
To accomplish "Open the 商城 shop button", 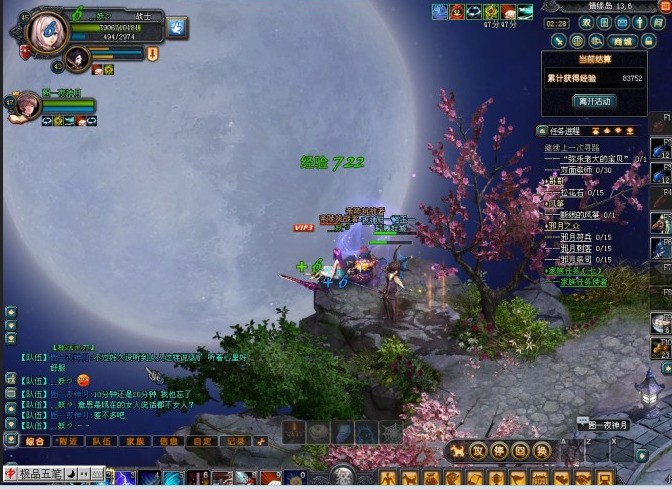I will [x=623, y=41].
